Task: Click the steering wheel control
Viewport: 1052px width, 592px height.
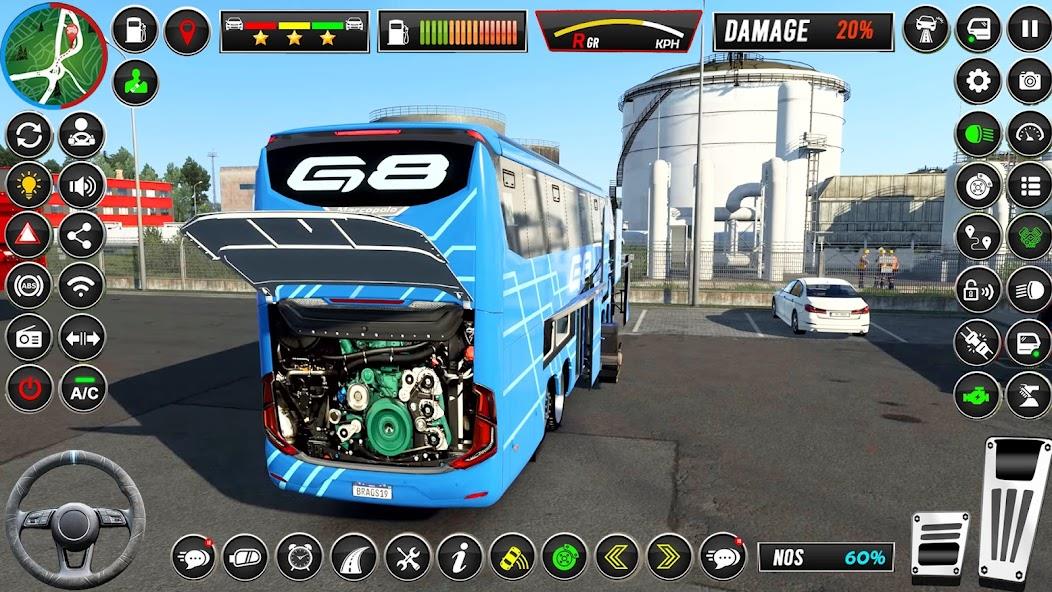Action: 75,518
